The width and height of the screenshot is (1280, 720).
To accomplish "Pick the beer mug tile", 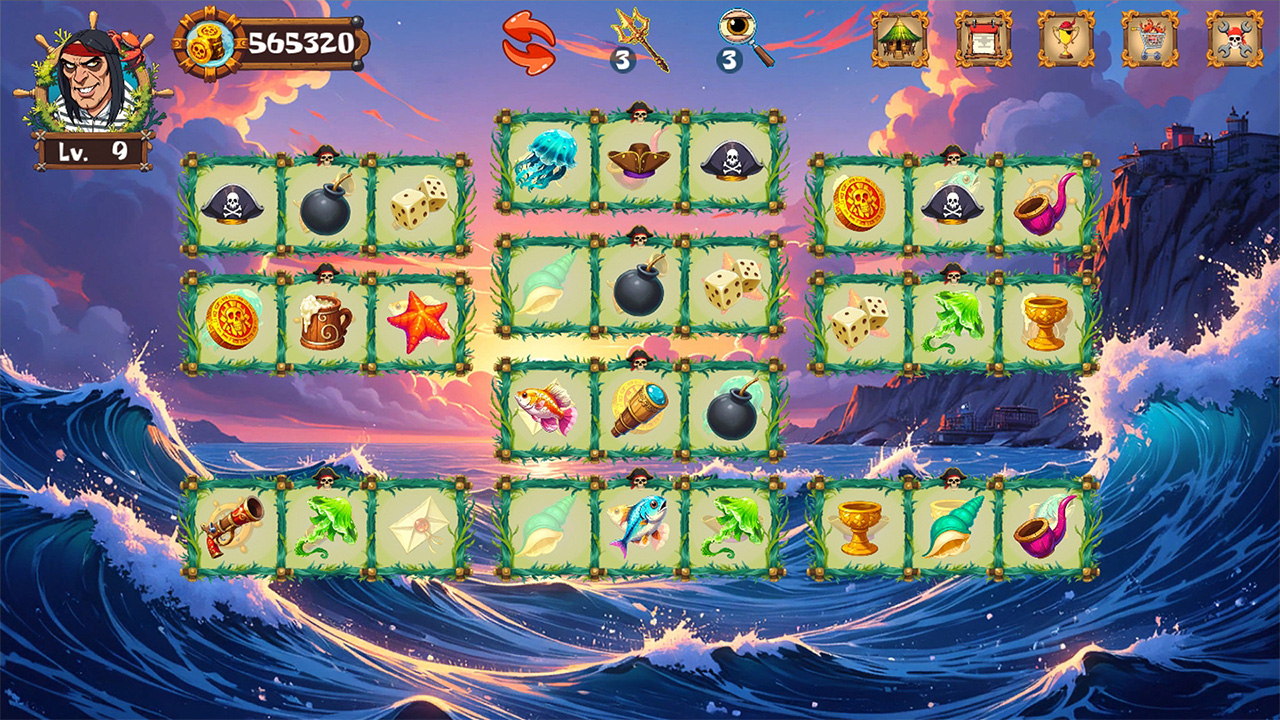I will [x=324, y=320].
